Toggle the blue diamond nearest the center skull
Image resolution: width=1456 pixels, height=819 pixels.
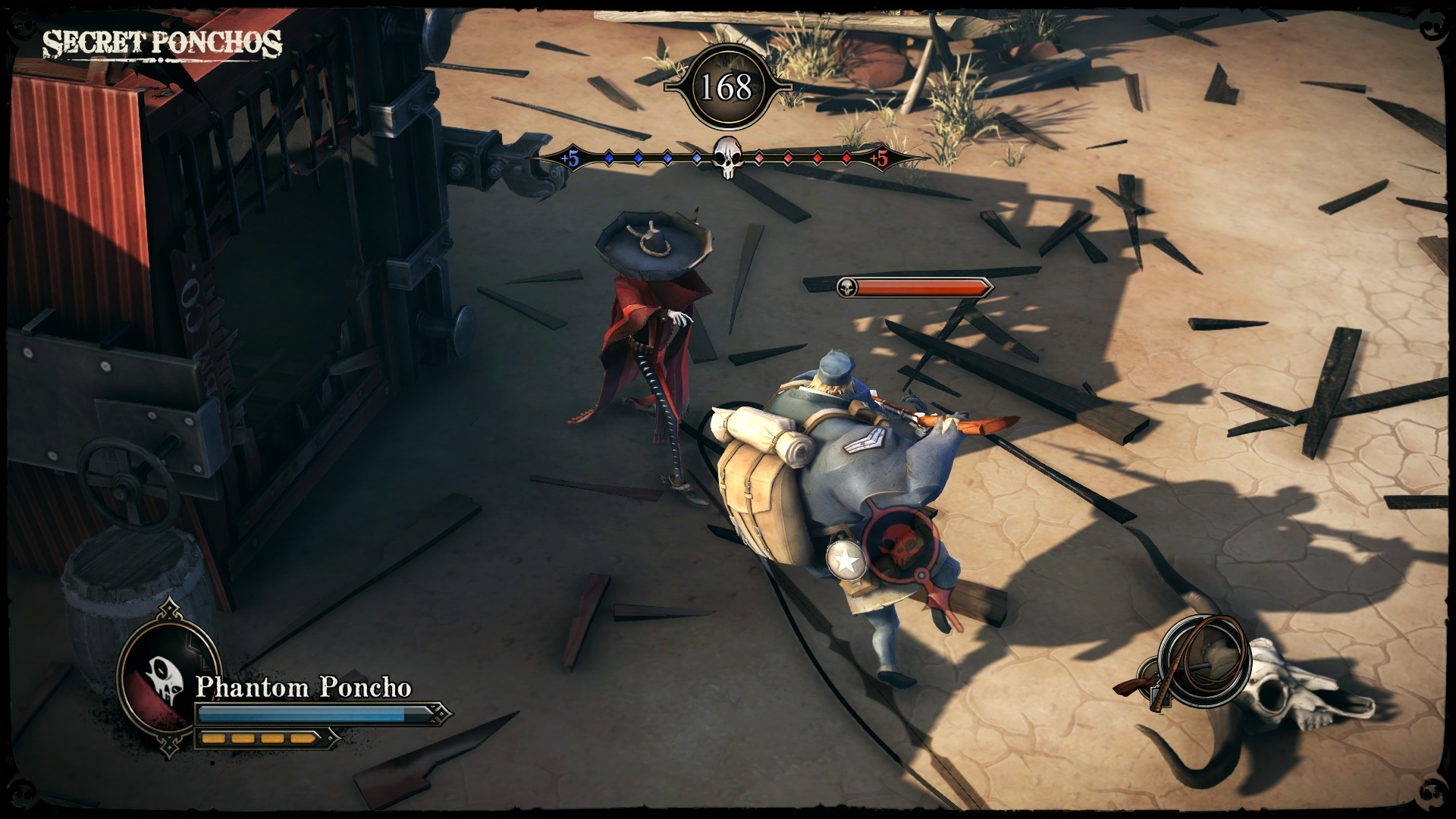pyautogui.click(x=695, y=158)
